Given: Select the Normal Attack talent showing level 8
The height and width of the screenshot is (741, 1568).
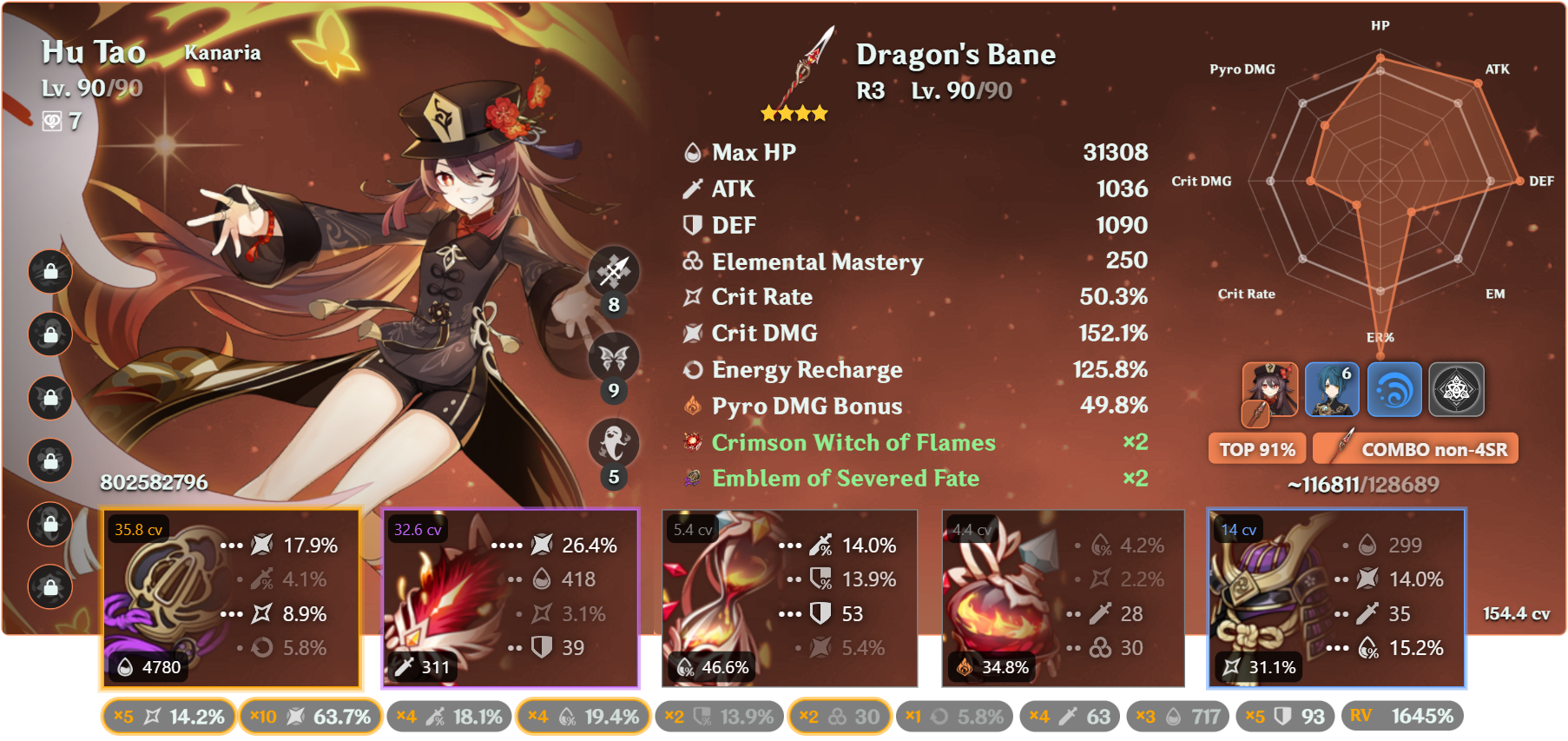Looking at the screenshot, I should [x=613, y=273].
